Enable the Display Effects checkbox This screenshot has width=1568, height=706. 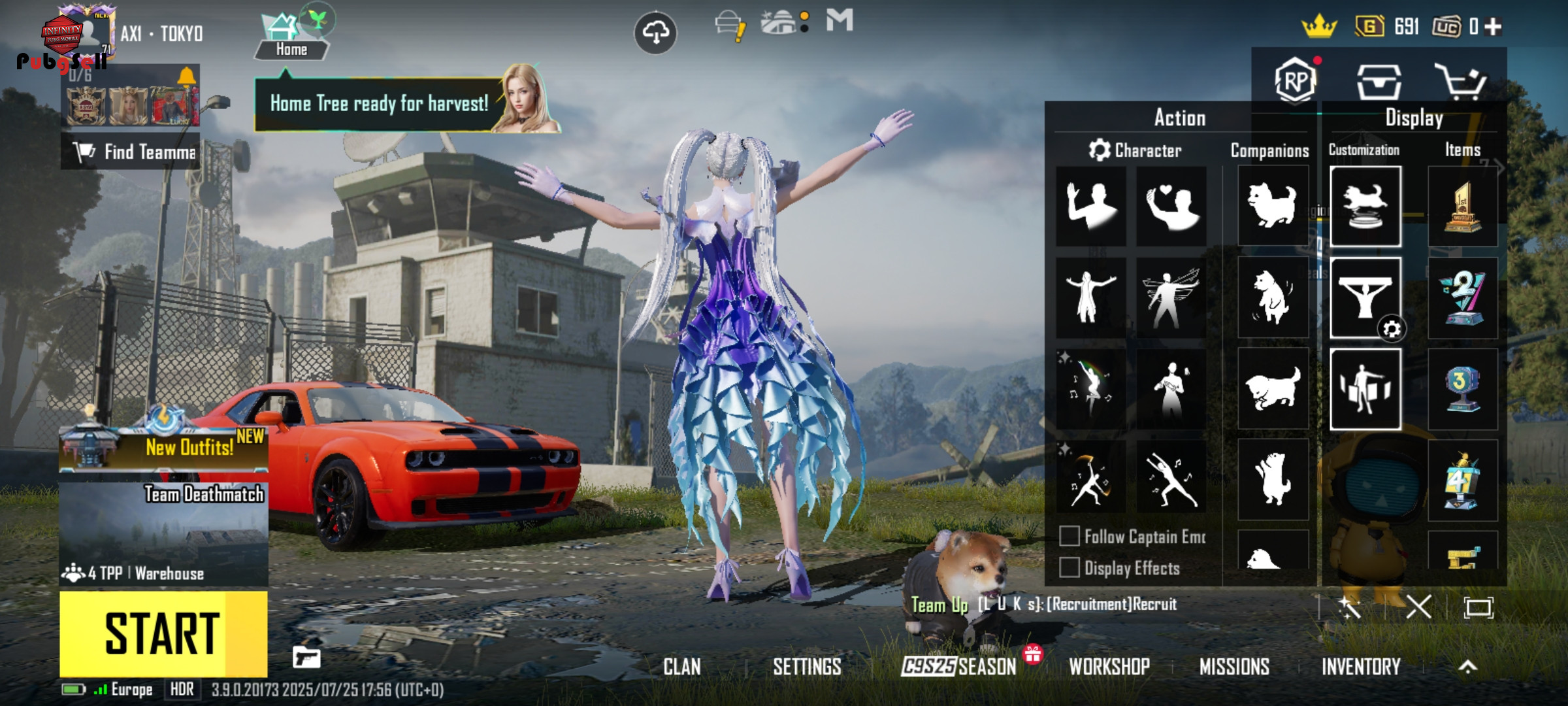(x=1070, y=567)
